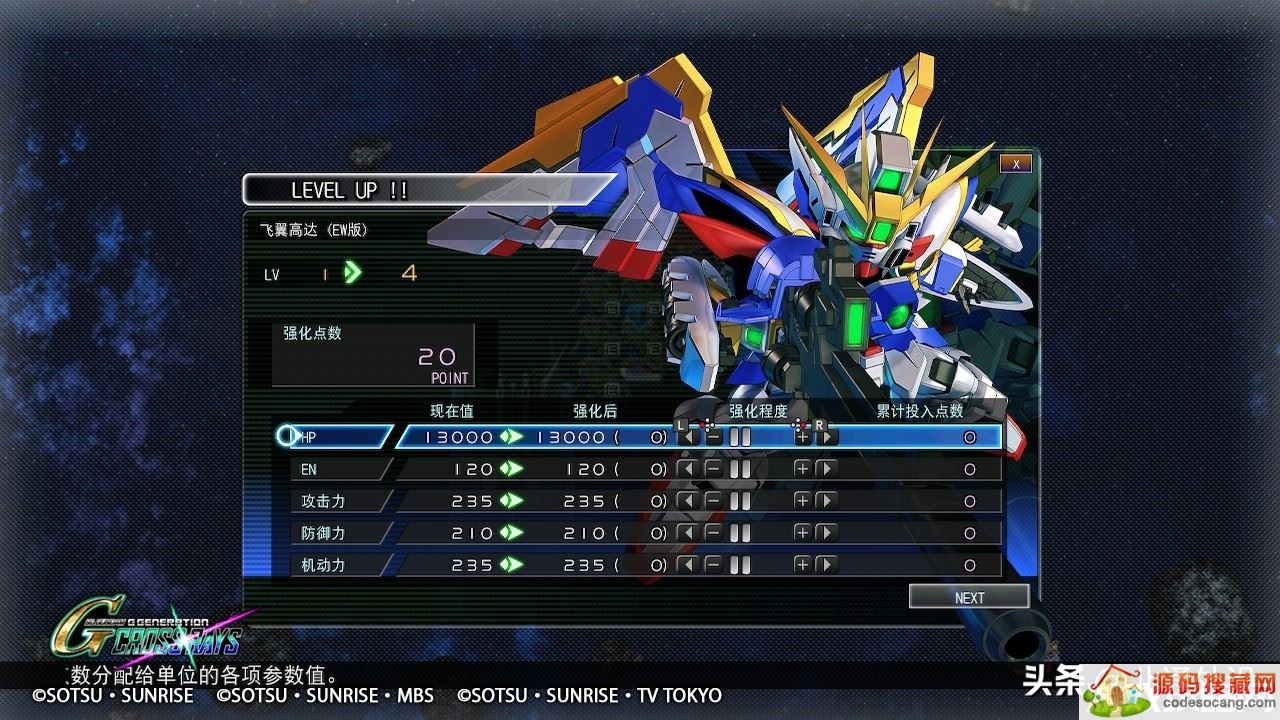The image size is (1280, 720).
Task: Add one point to HP with plus
Action: pyautogui.click(x=802, y=437)
